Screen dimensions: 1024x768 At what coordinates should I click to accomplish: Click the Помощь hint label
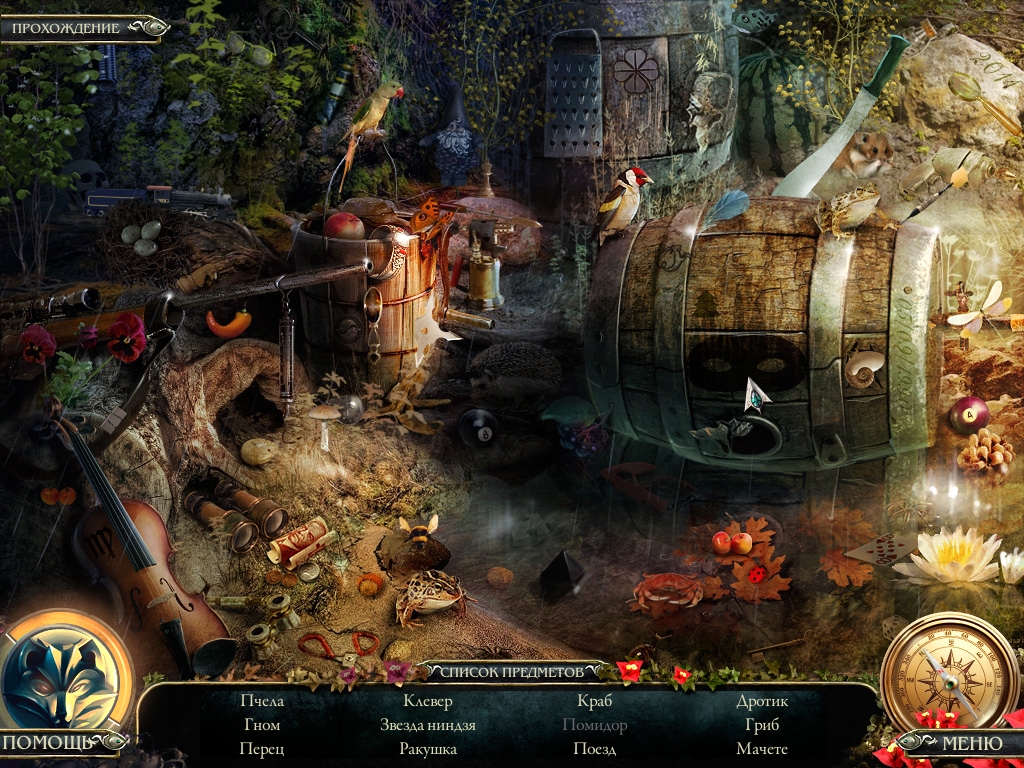(48, 742)
